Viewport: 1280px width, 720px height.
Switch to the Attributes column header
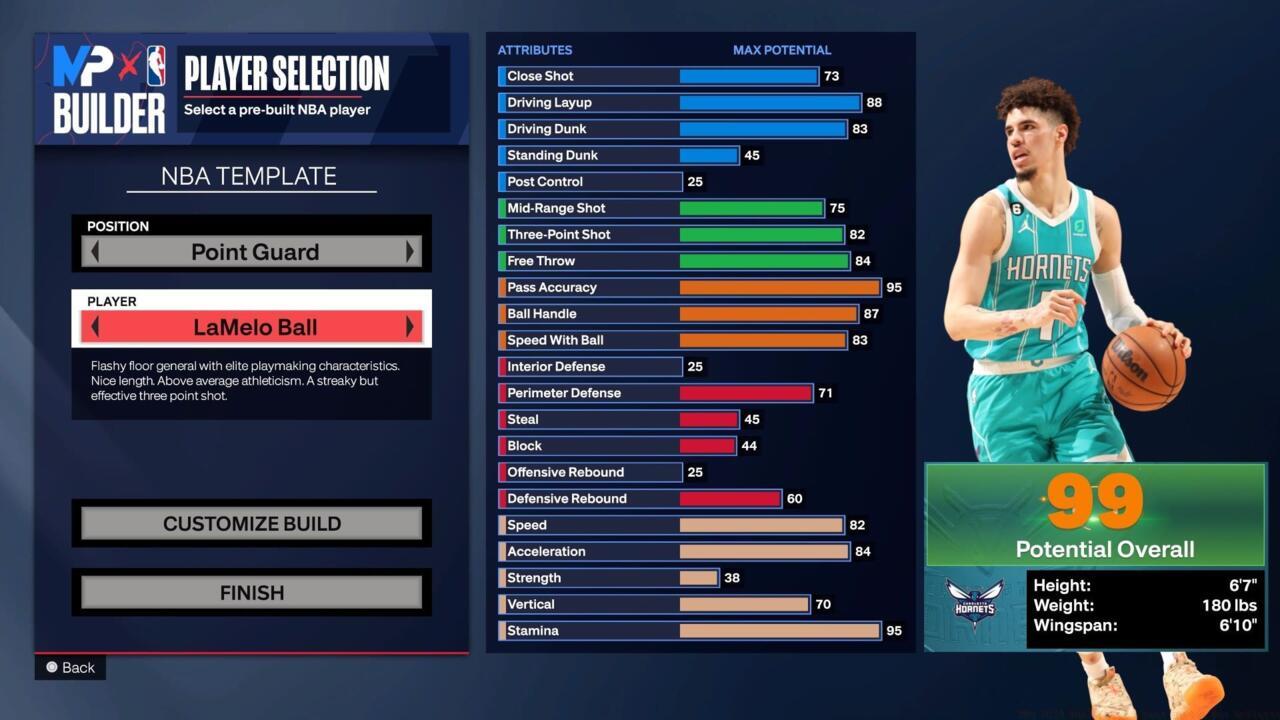(535, 50)
